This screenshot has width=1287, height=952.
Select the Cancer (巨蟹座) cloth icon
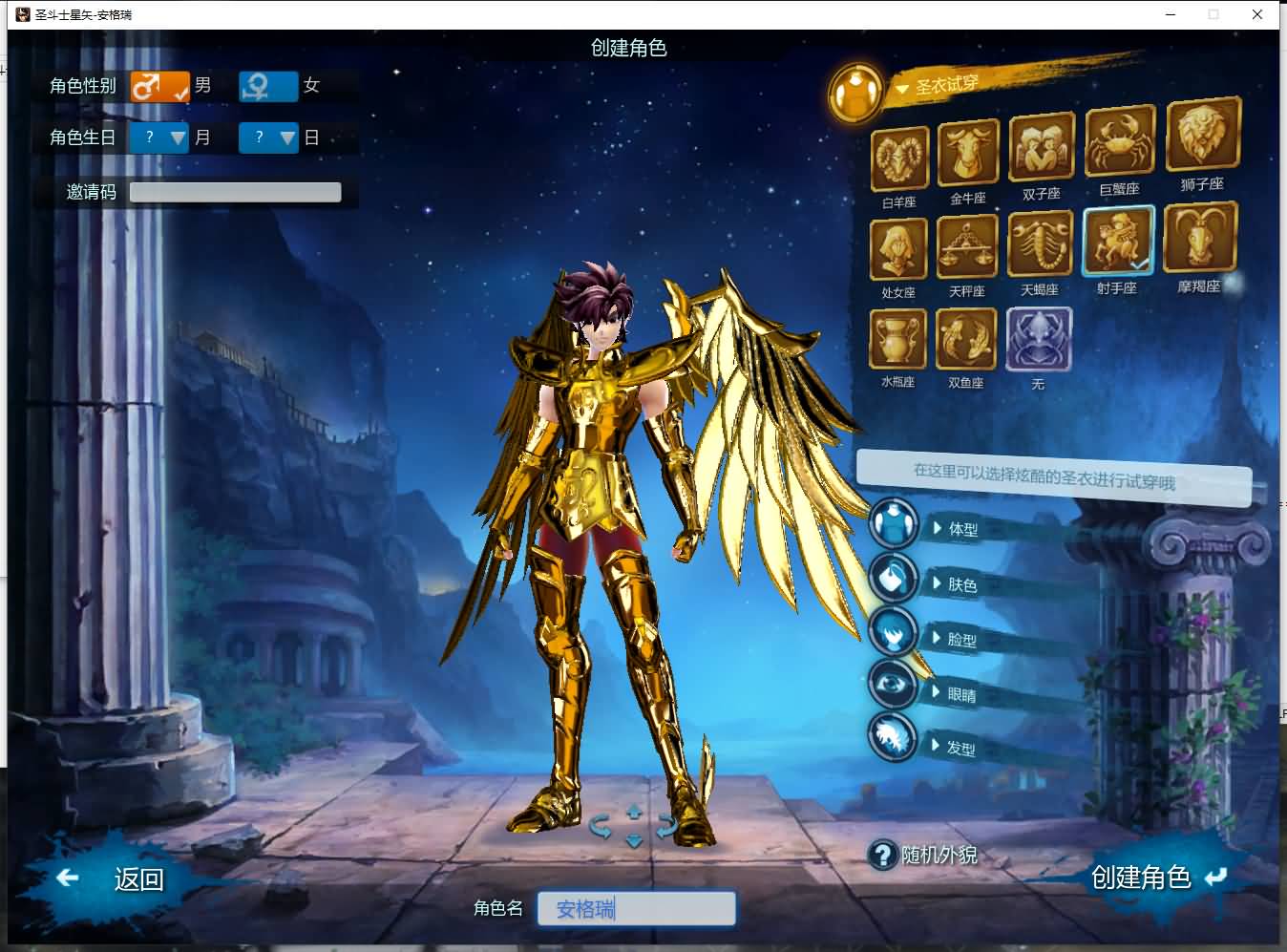coord(1119,143)
